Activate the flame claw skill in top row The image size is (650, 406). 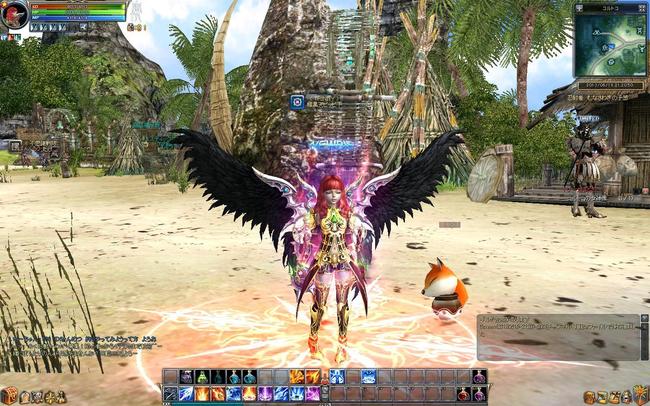pos(296,377)
